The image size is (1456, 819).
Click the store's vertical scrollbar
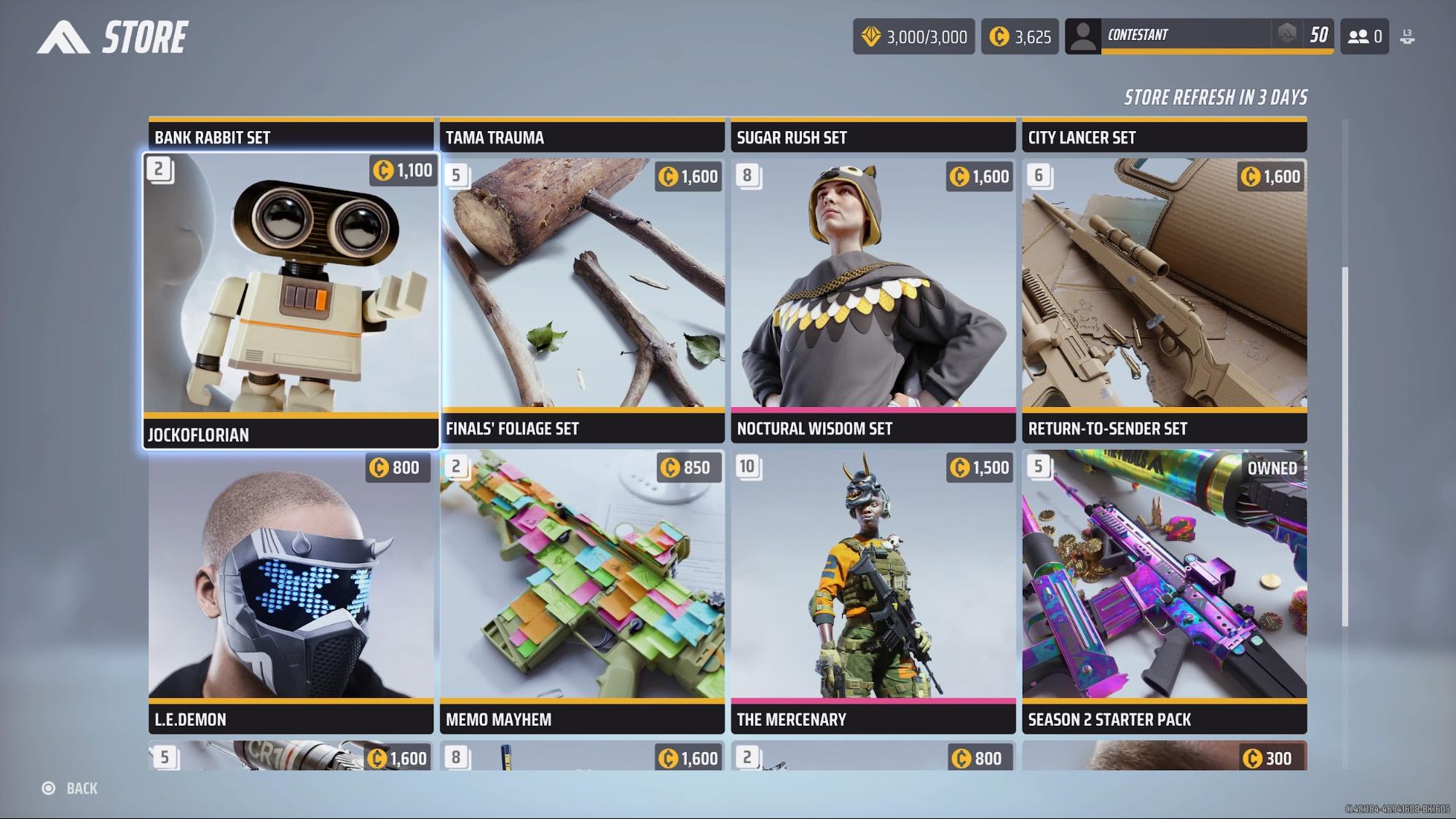click(1345, 446)
